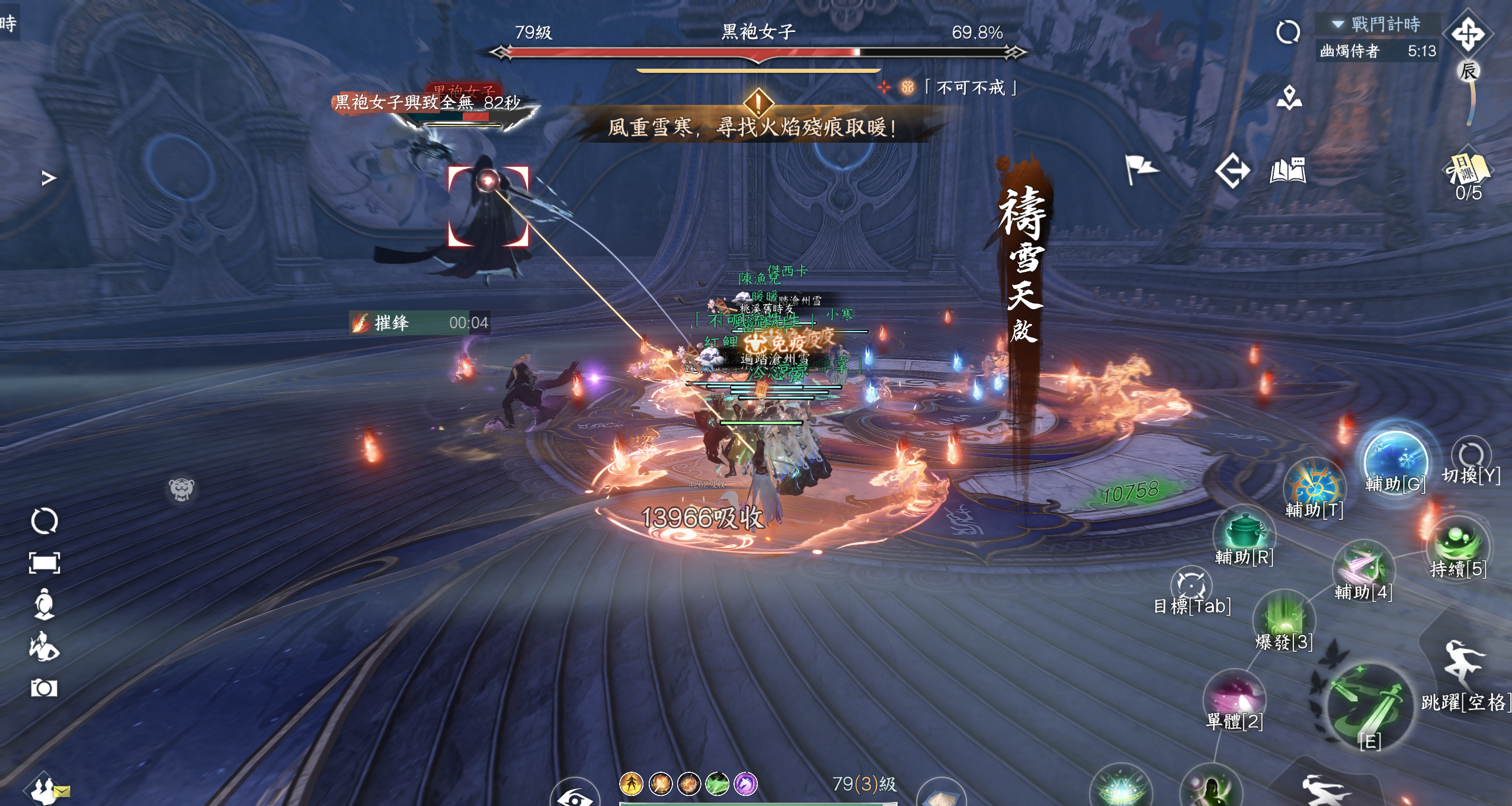Open the book guide icon
1512x806 pixels.
[x=1288, y=171]
